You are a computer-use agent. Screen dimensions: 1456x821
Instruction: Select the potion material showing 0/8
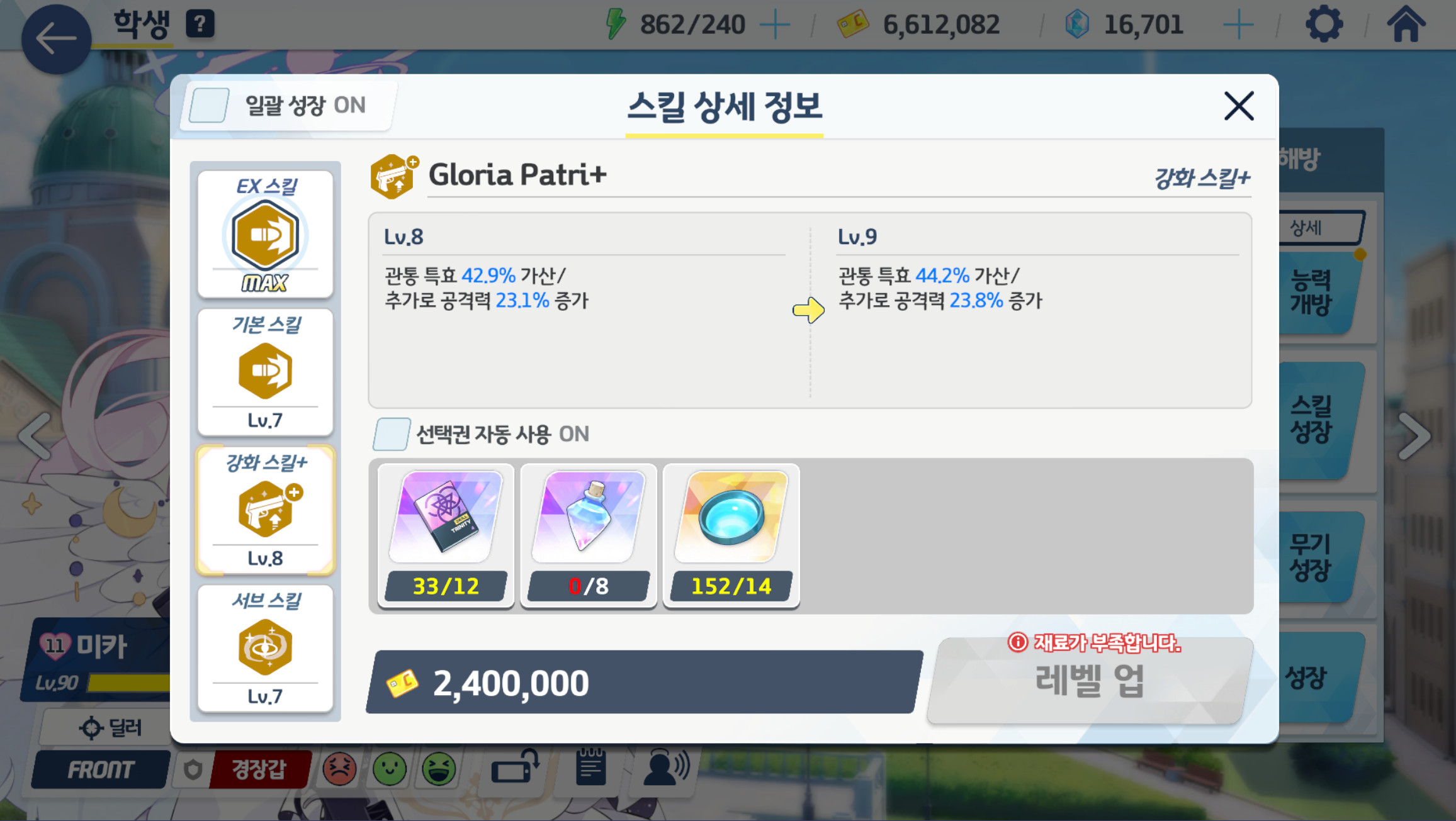pos(588,516)
